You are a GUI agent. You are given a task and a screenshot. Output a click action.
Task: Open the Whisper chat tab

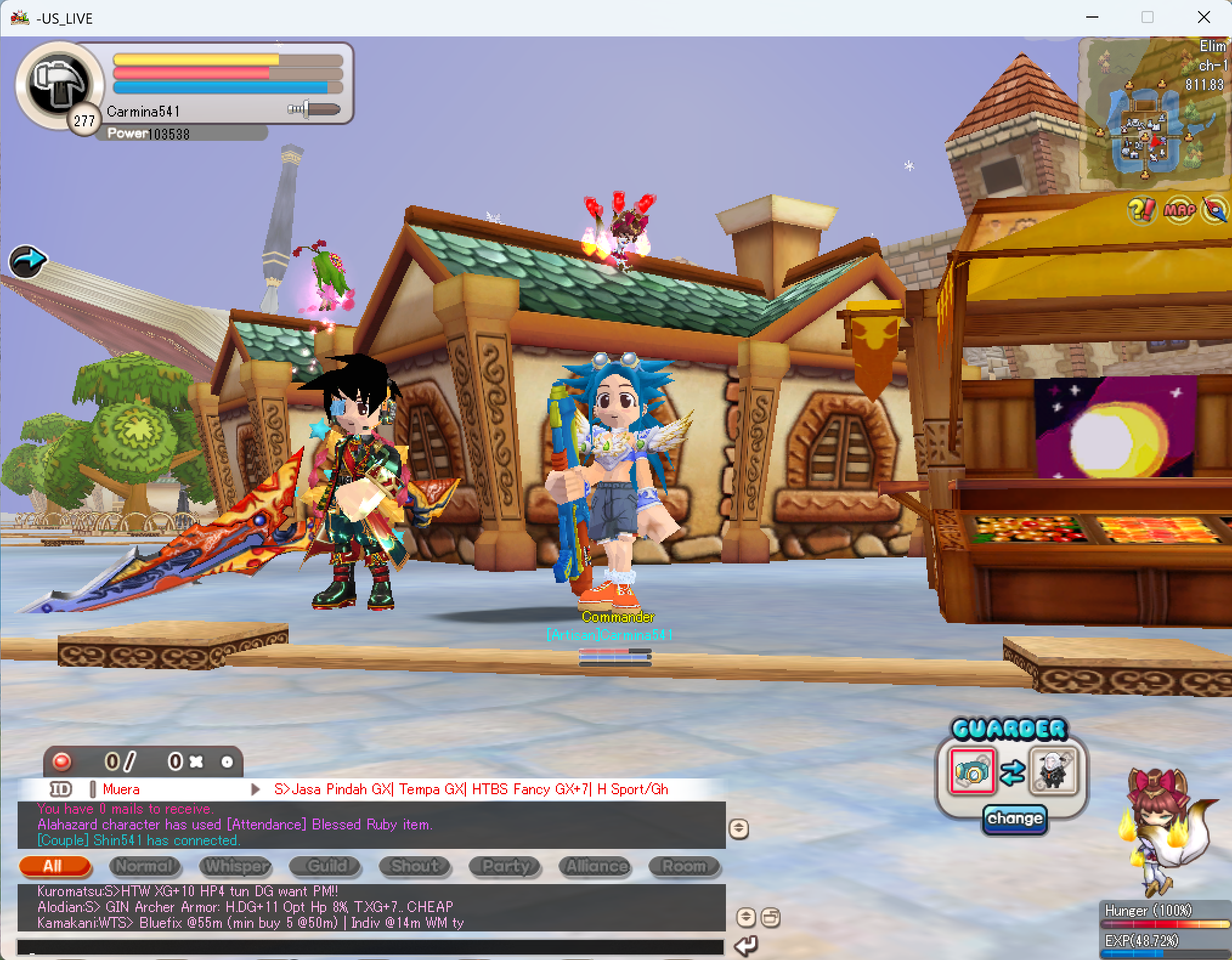pos(235,866)
